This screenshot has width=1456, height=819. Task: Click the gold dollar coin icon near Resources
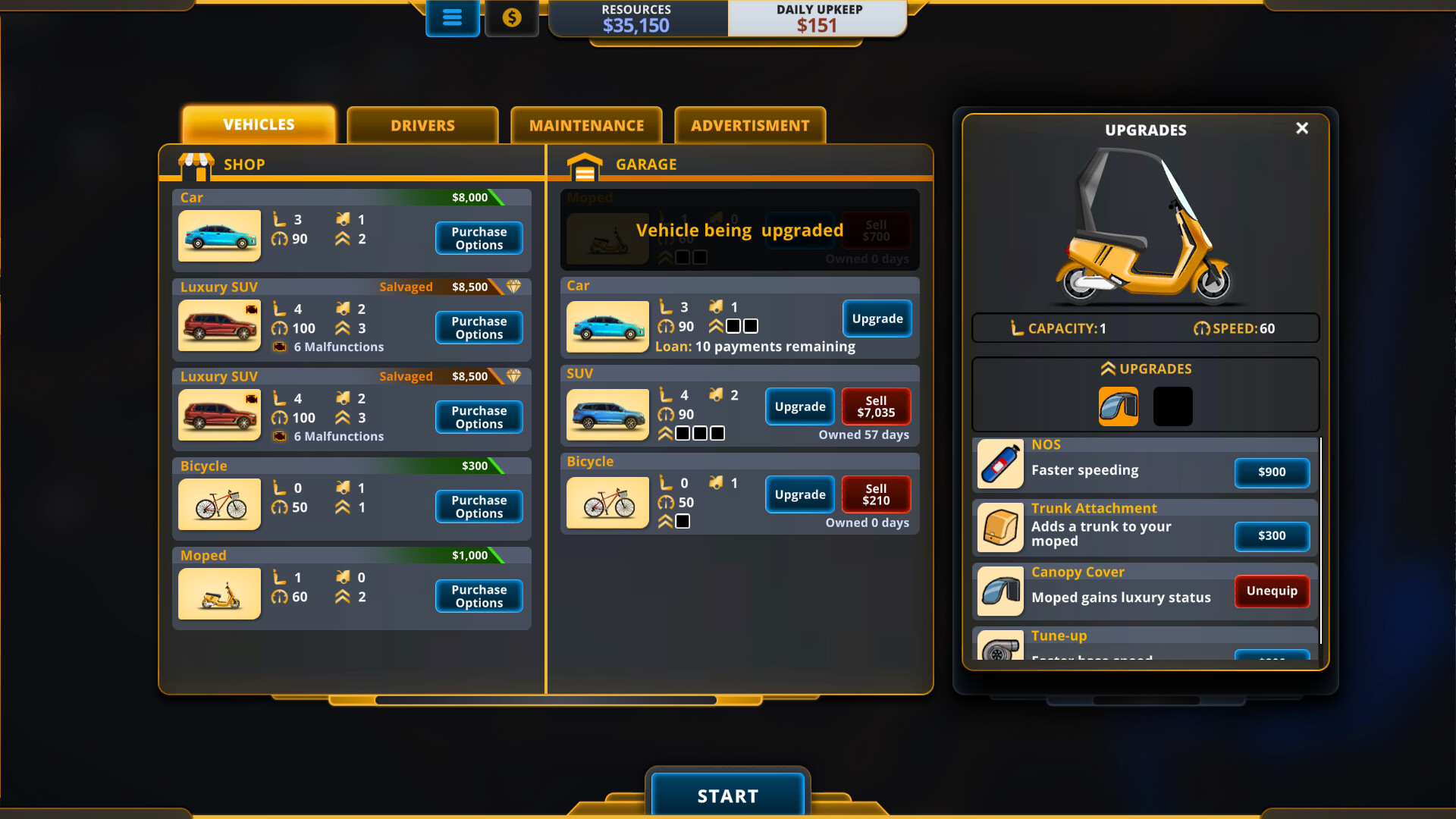click(512, 17)
